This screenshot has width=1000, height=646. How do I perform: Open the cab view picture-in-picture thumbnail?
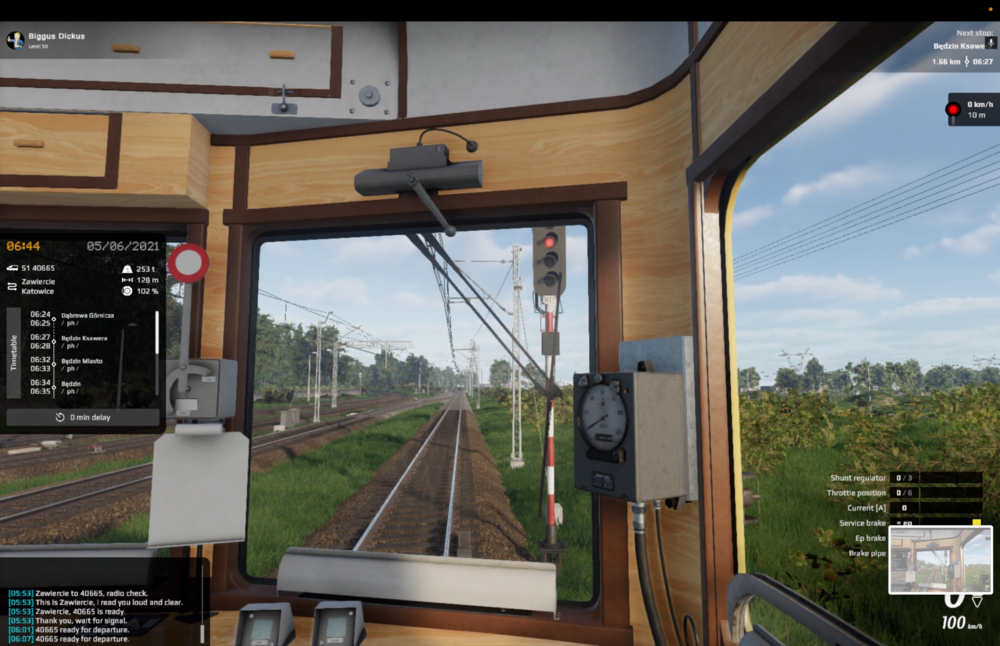tap(940, 560)
